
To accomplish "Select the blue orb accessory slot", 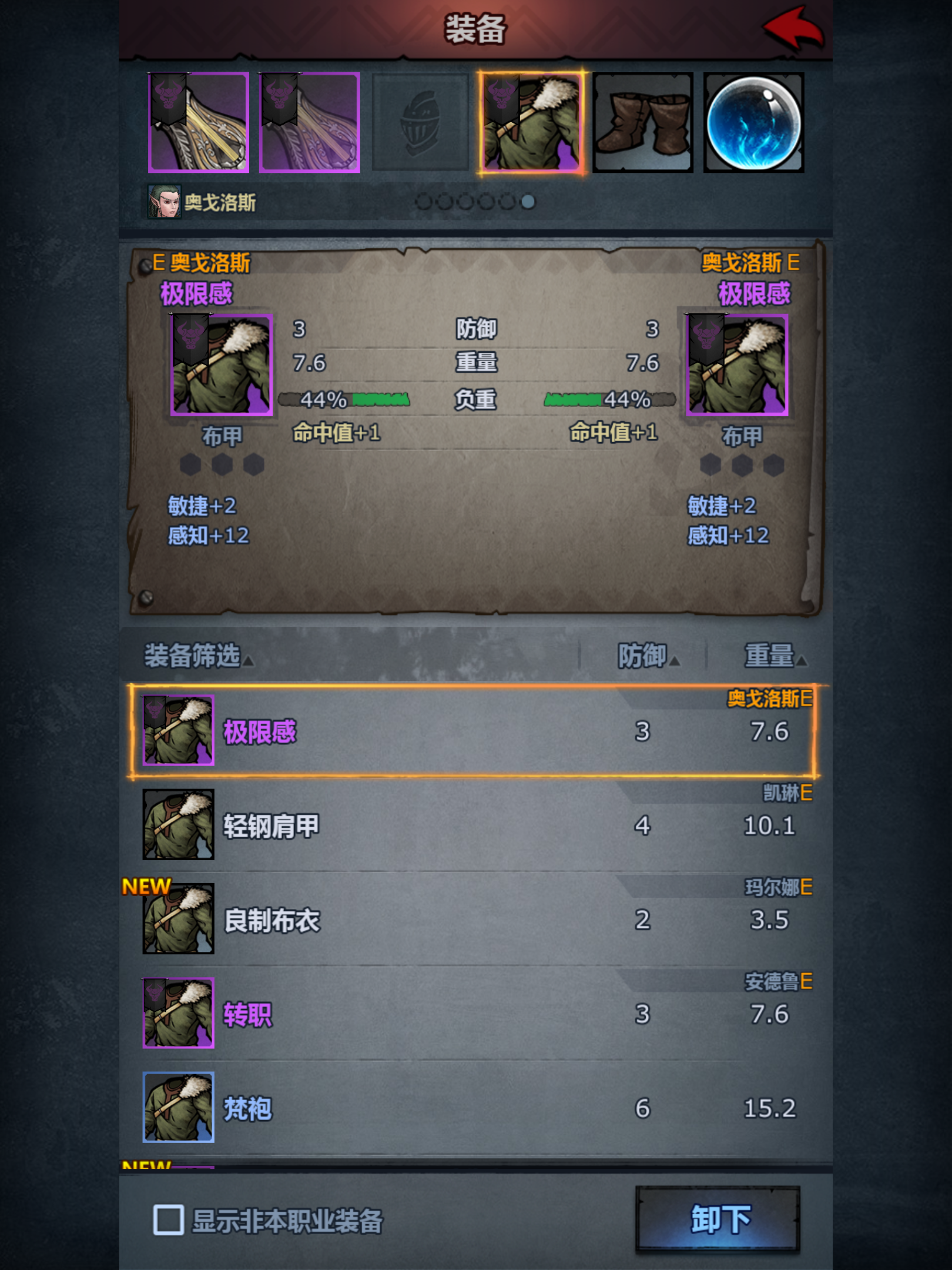I will [753, 122].
